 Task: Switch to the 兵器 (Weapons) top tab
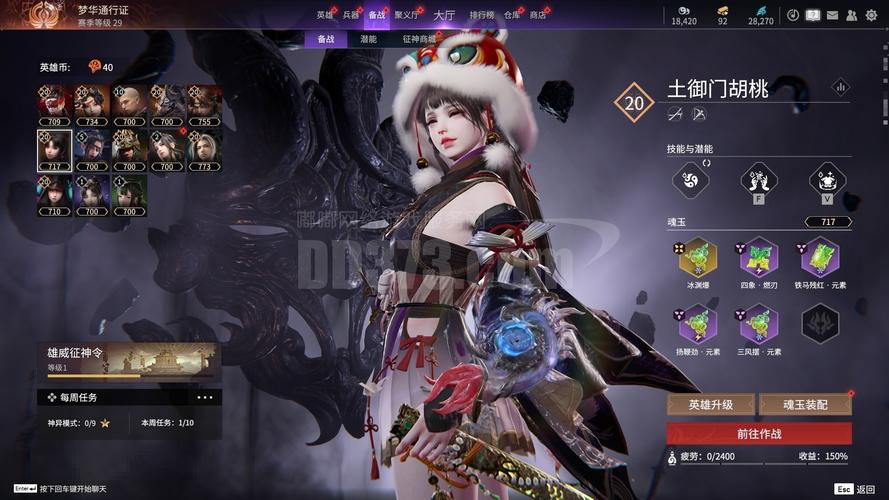(x=351, y=15)
